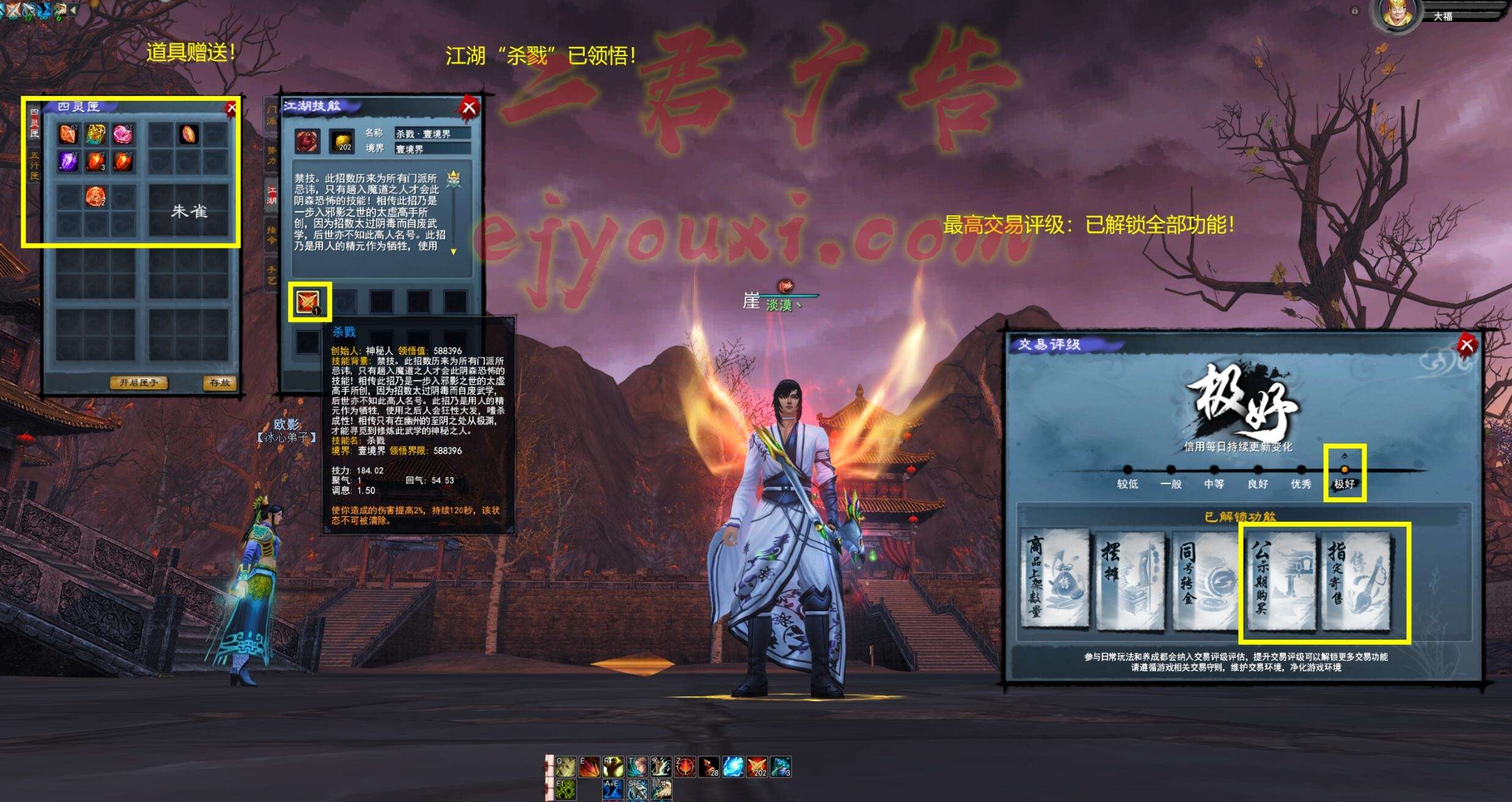This screenshot has height=802, width=1512.
Task: Click the 存放 store button
Action: pos(219,383)
